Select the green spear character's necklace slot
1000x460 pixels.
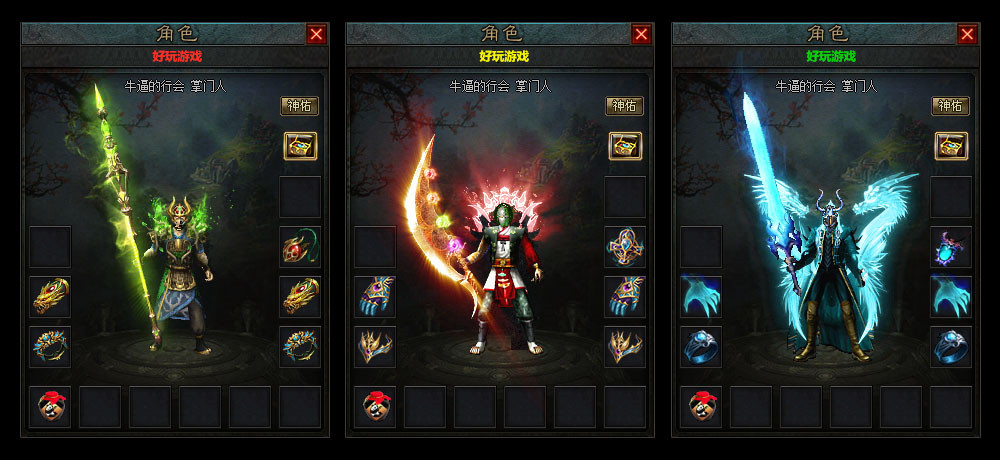click(299, 247)
